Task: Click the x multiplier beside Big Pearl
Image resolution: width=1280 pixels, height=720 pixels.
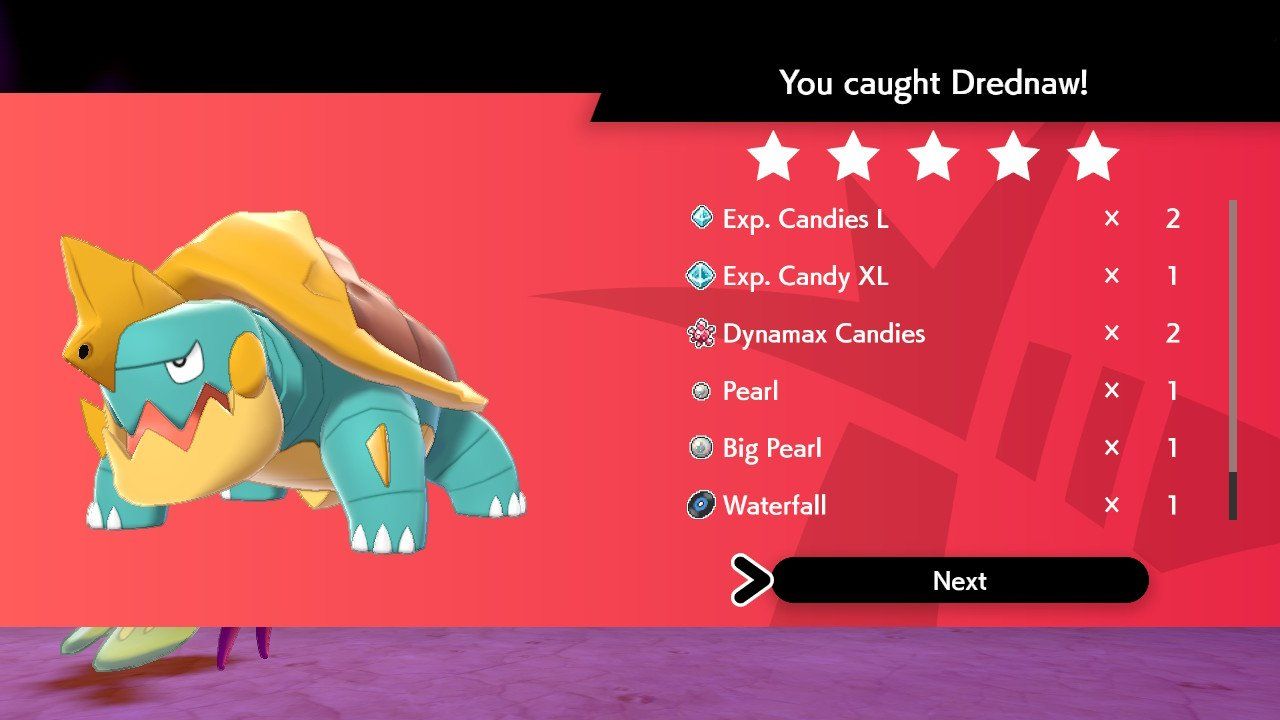Action: click(1110, 448)
